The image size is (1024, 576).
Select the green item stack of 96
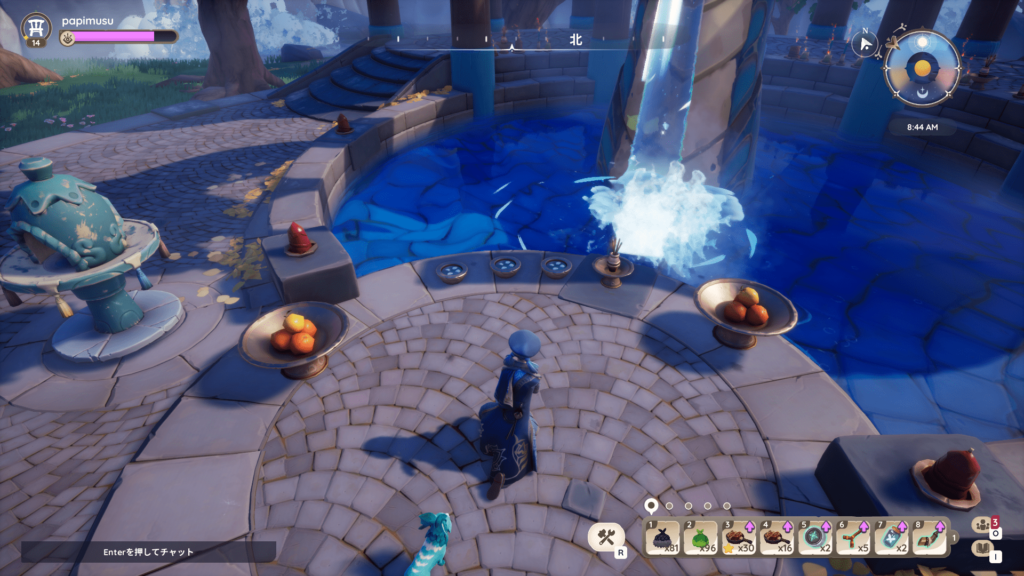coord(700,538)
